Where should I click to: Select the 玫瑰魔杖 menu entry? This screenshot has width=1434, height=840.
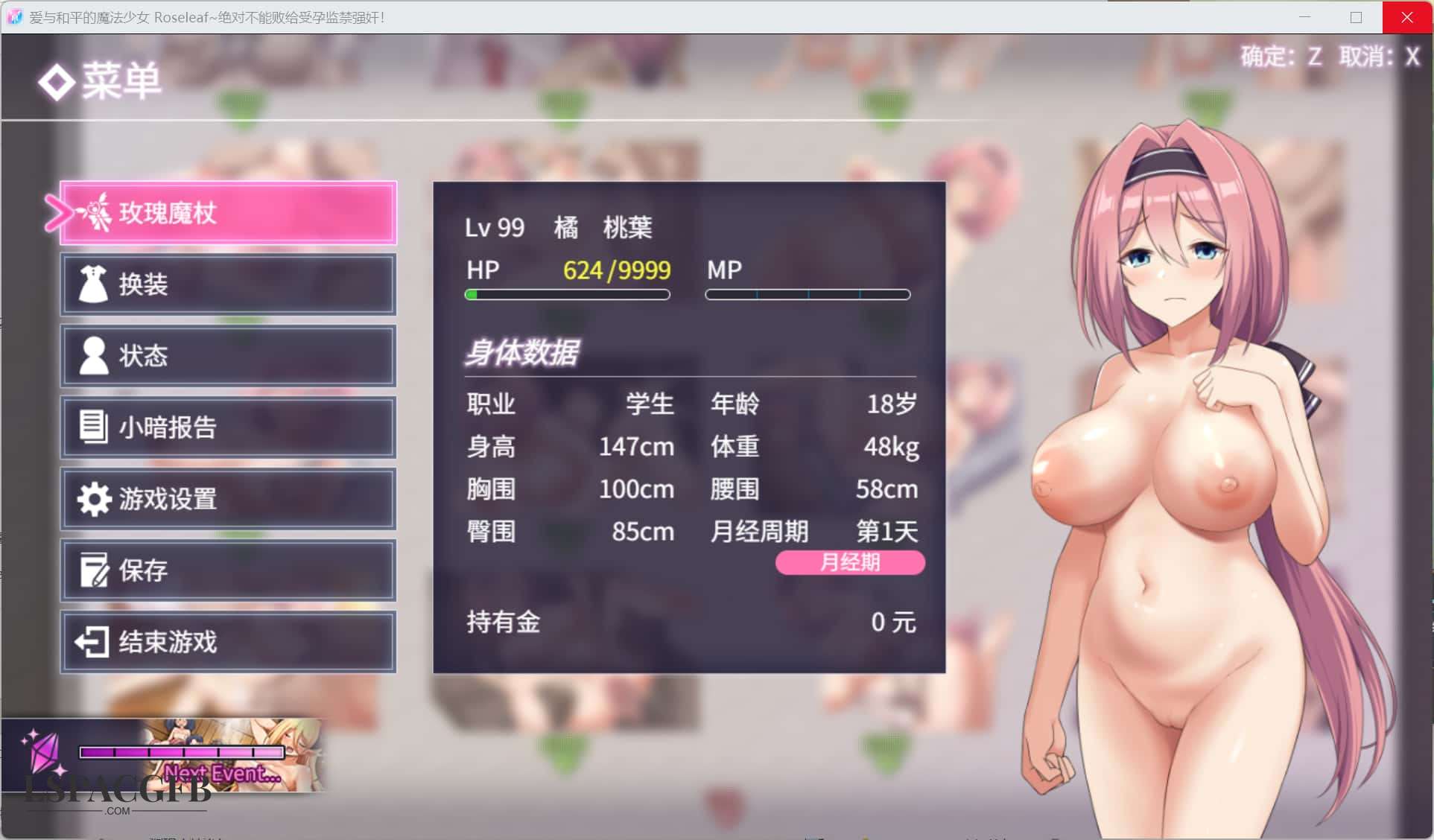pyautogui.click(x=228, y=213)
